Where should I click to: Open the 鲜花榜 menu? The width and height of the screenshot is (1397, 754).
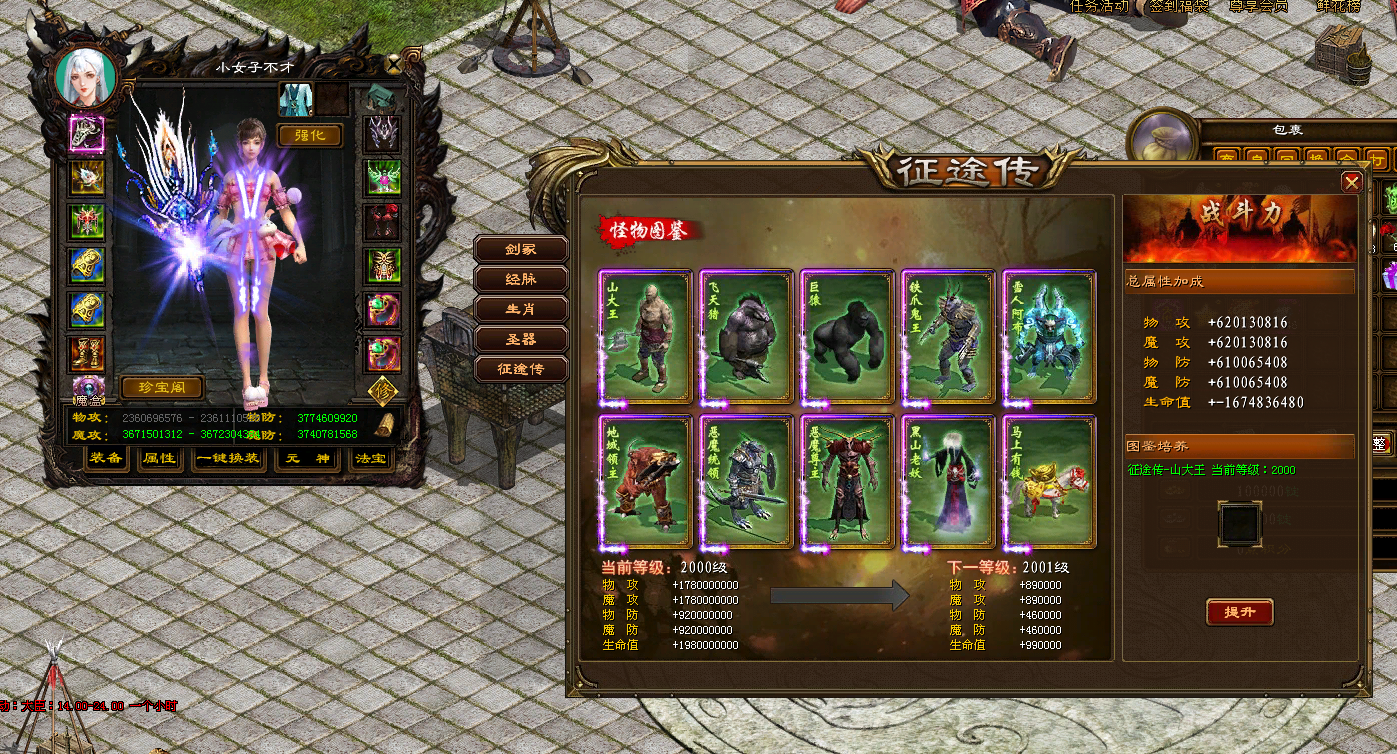pyautogui.click(x=1340, y=8)
